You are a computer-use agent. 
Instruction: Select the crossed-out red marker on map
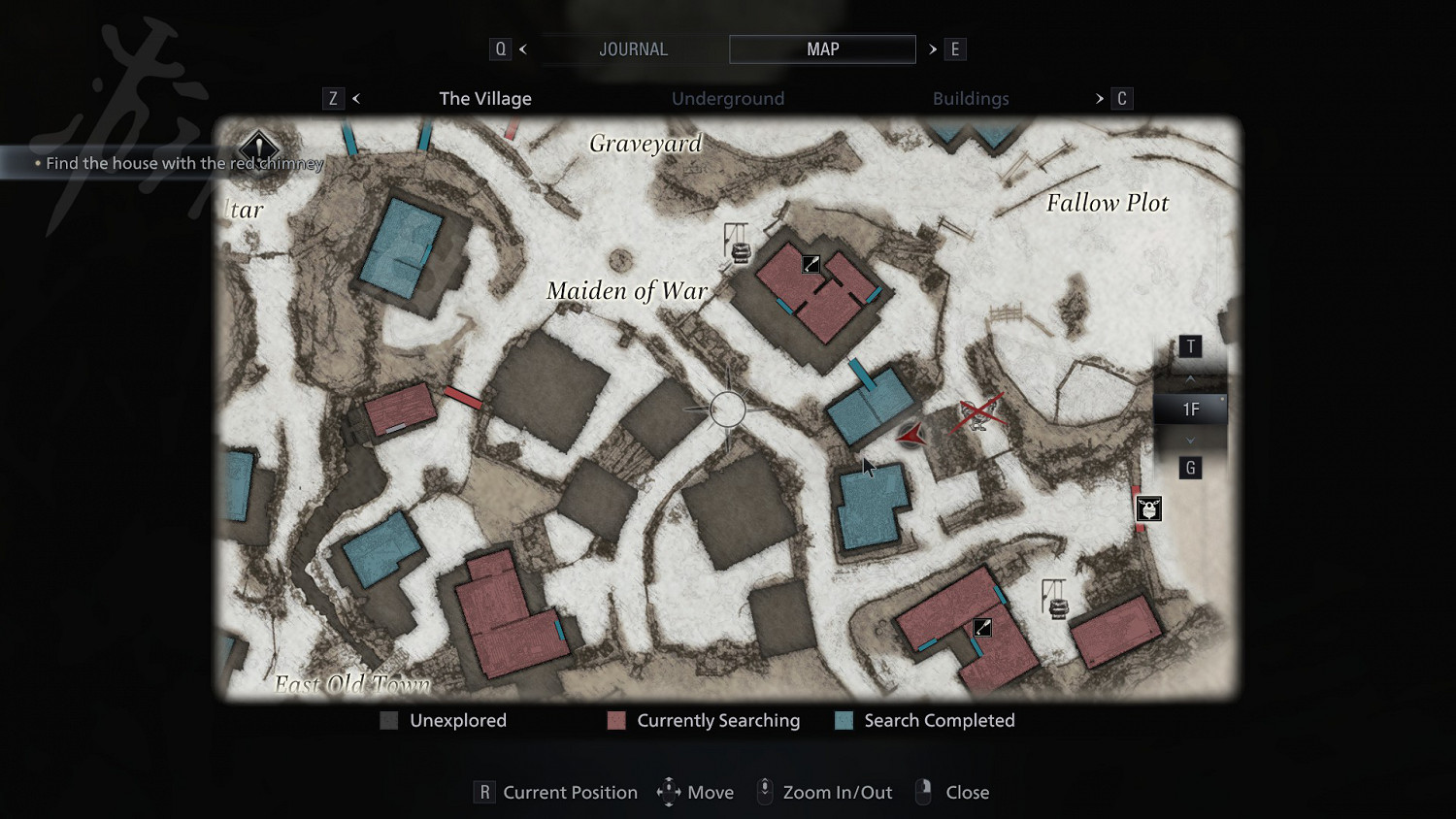click(980, 413)
